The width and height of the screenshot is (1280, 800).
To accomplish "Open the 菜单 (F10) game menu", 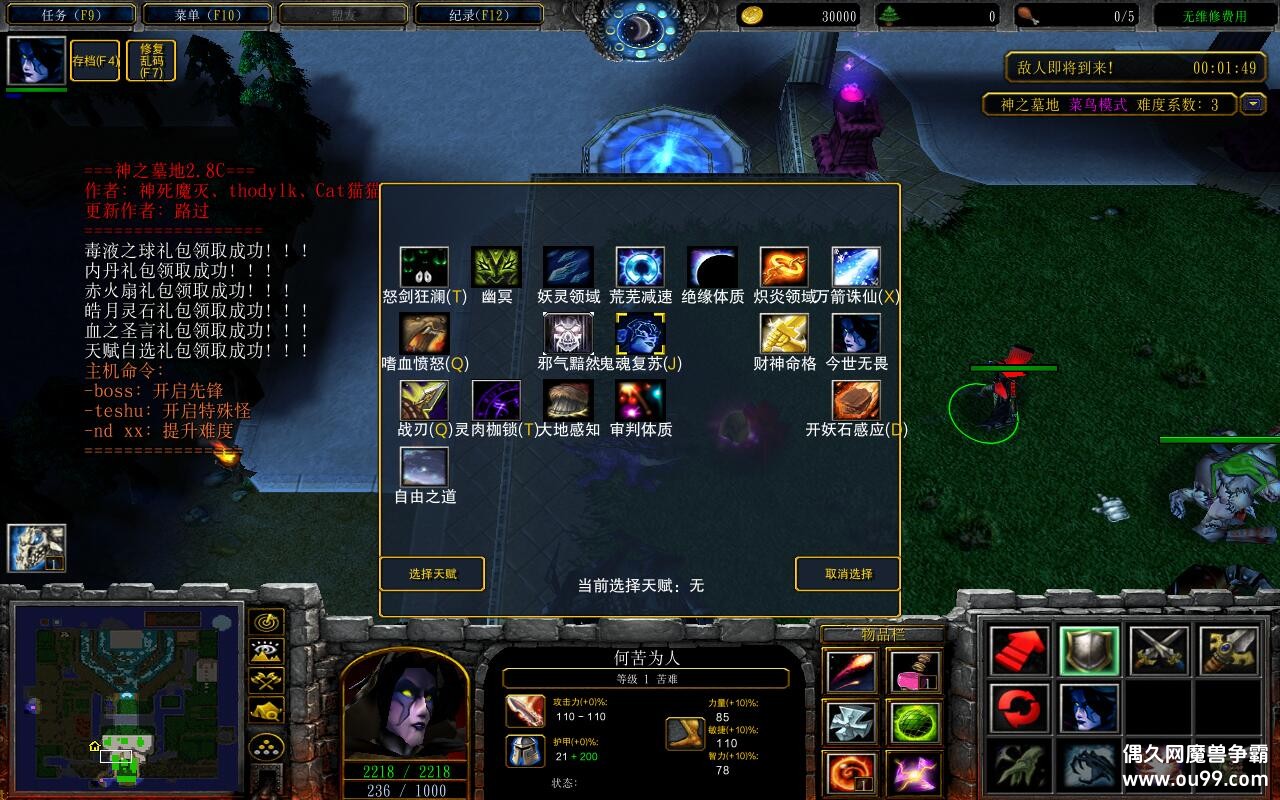I will tap(208, 15).
